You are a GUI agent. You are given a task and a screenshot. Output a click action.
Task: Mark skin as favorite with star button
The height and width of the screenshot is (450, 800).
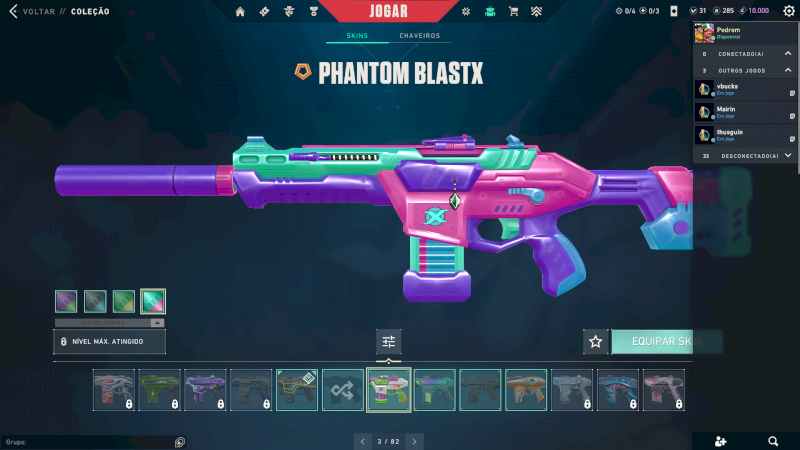tap(596, 342)
